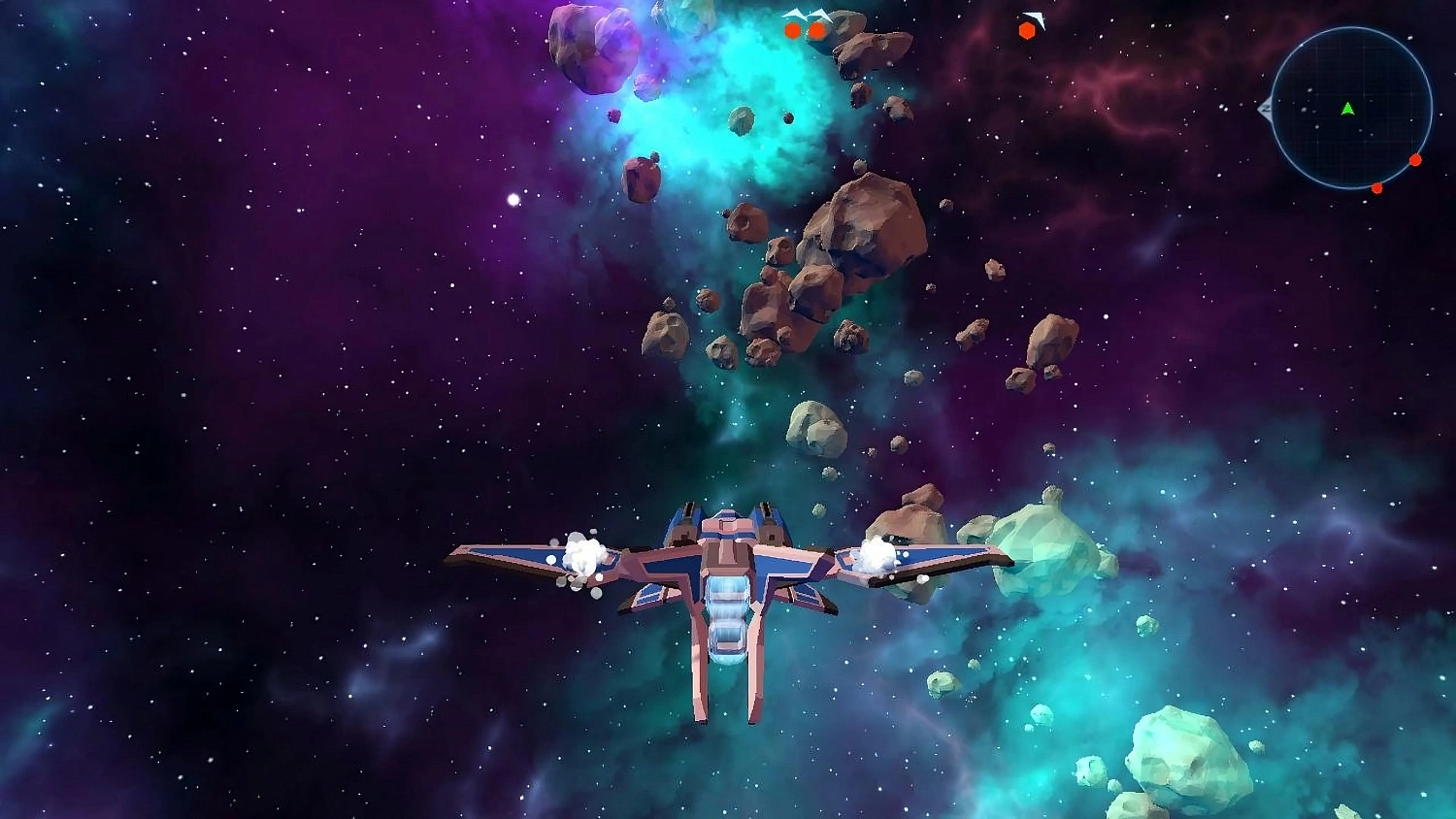The image size is (1456, 819).
Task: Click the bright star left of the asteroids
Action: coord(512,201)
